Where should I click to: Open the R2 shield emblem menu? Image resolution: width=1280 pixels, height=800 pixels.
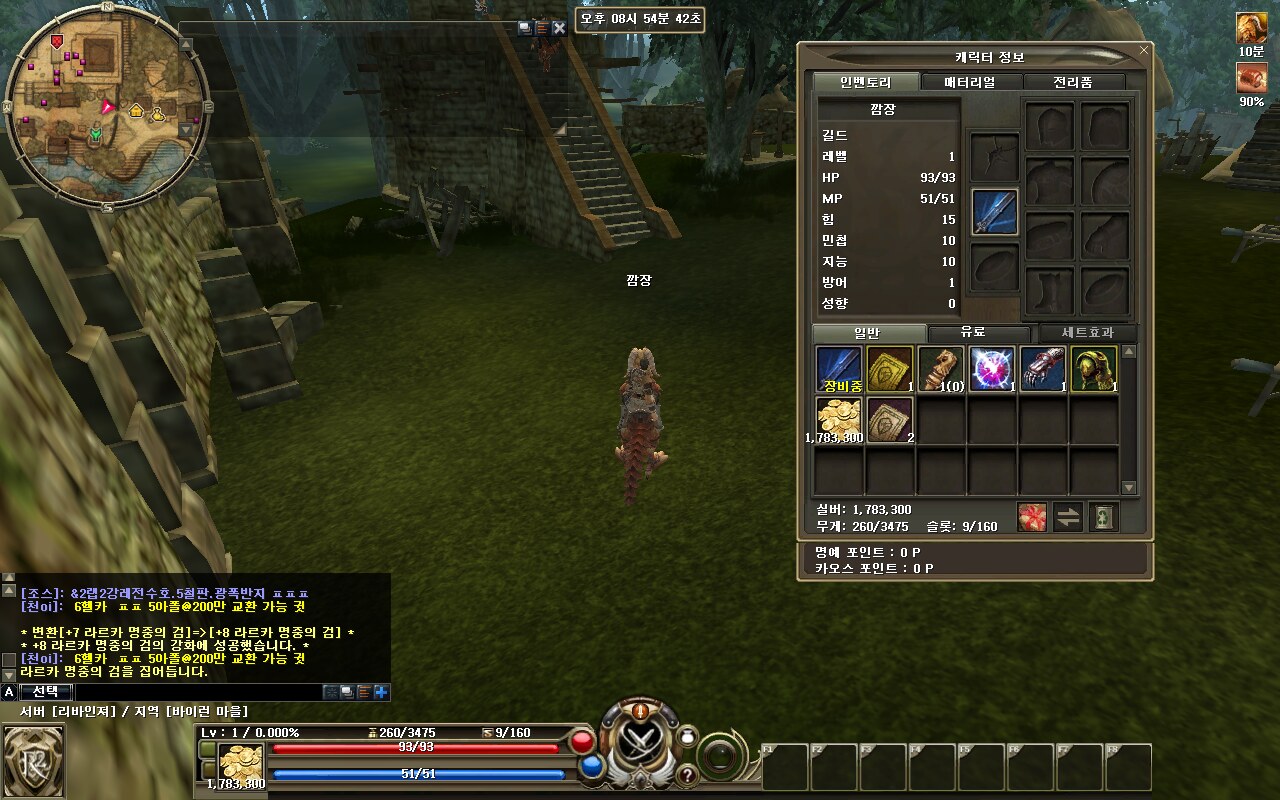[33, 761]
